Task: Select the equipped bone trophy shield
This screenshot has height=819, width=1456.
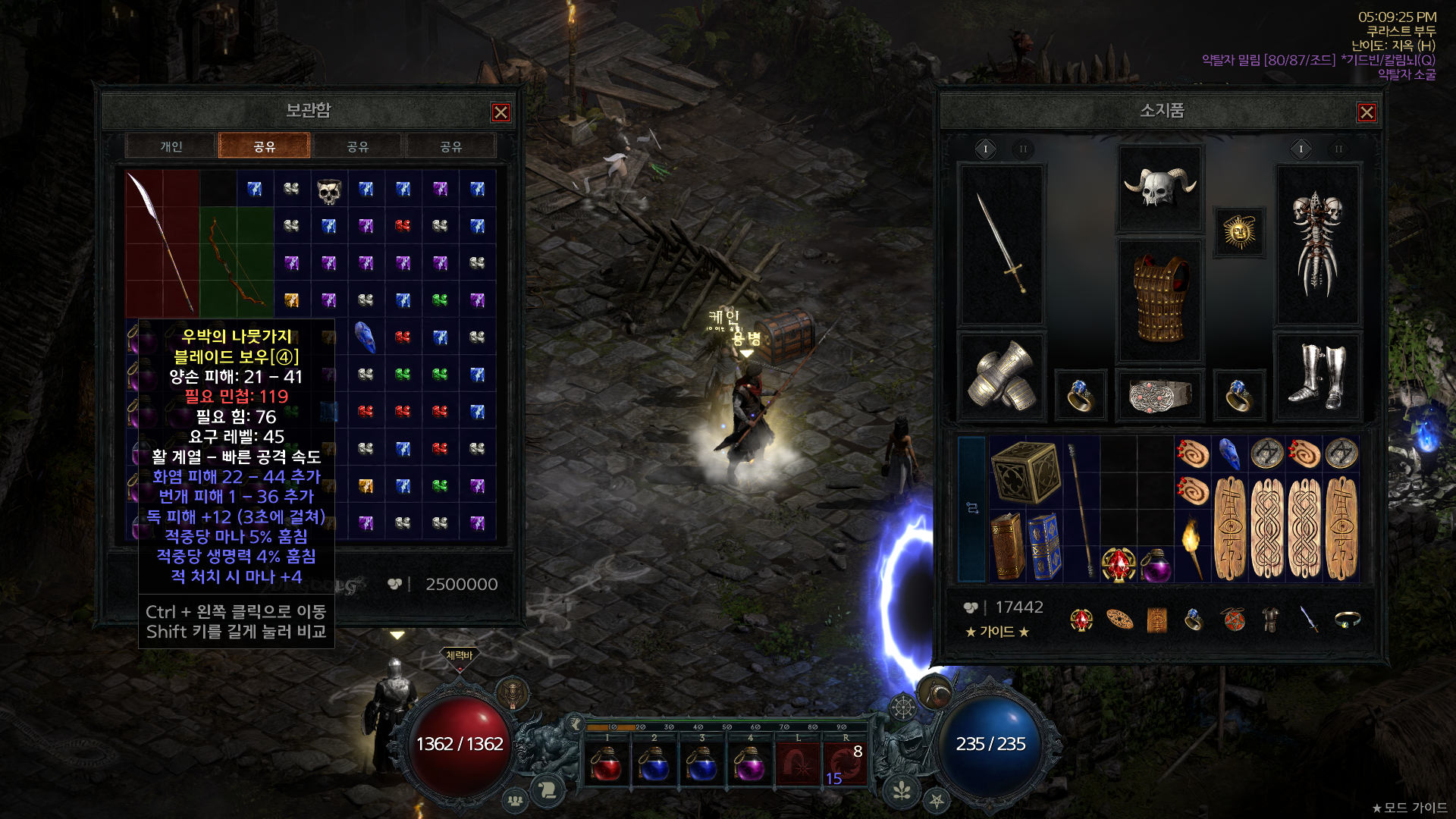Action: [1317, 244]
